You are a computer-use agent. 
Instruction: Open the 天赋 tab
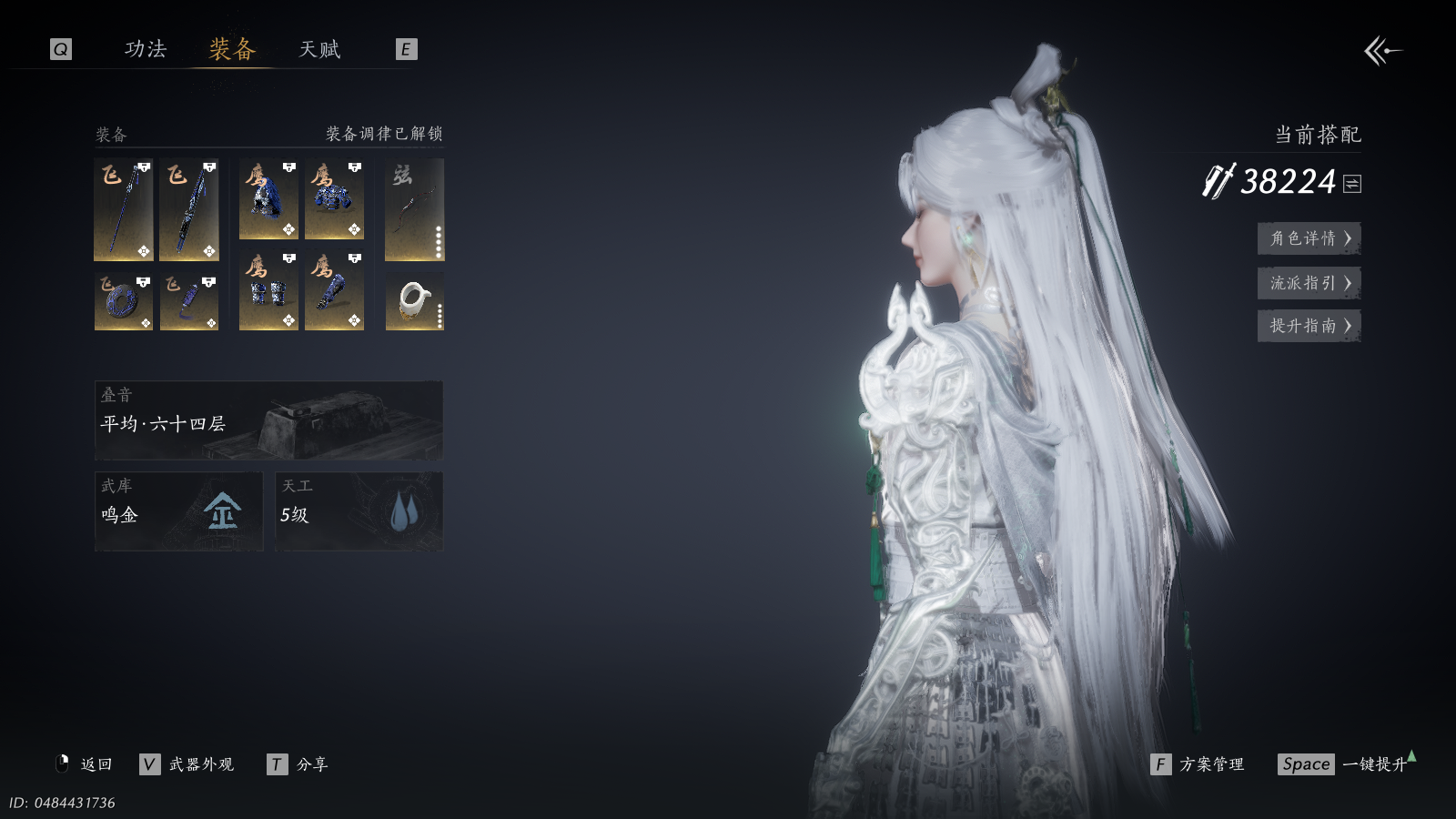(x=319, y=49)
